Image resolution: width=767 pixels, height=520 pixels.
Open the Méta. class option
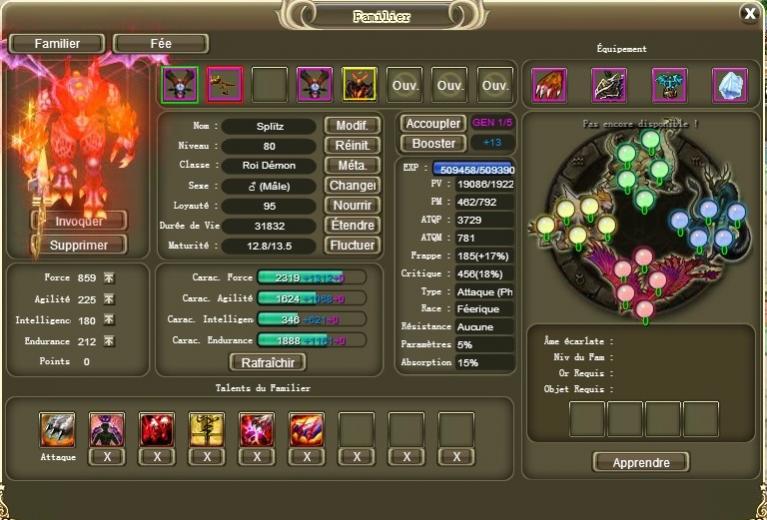pyautogui.click(x=352, y=166)
